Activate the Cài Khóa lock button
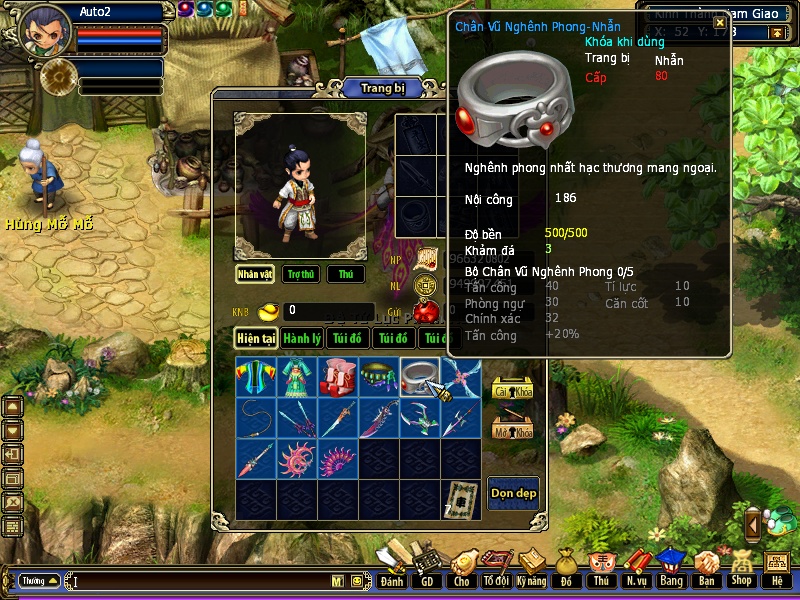800x600 pixels. (512, 390)
